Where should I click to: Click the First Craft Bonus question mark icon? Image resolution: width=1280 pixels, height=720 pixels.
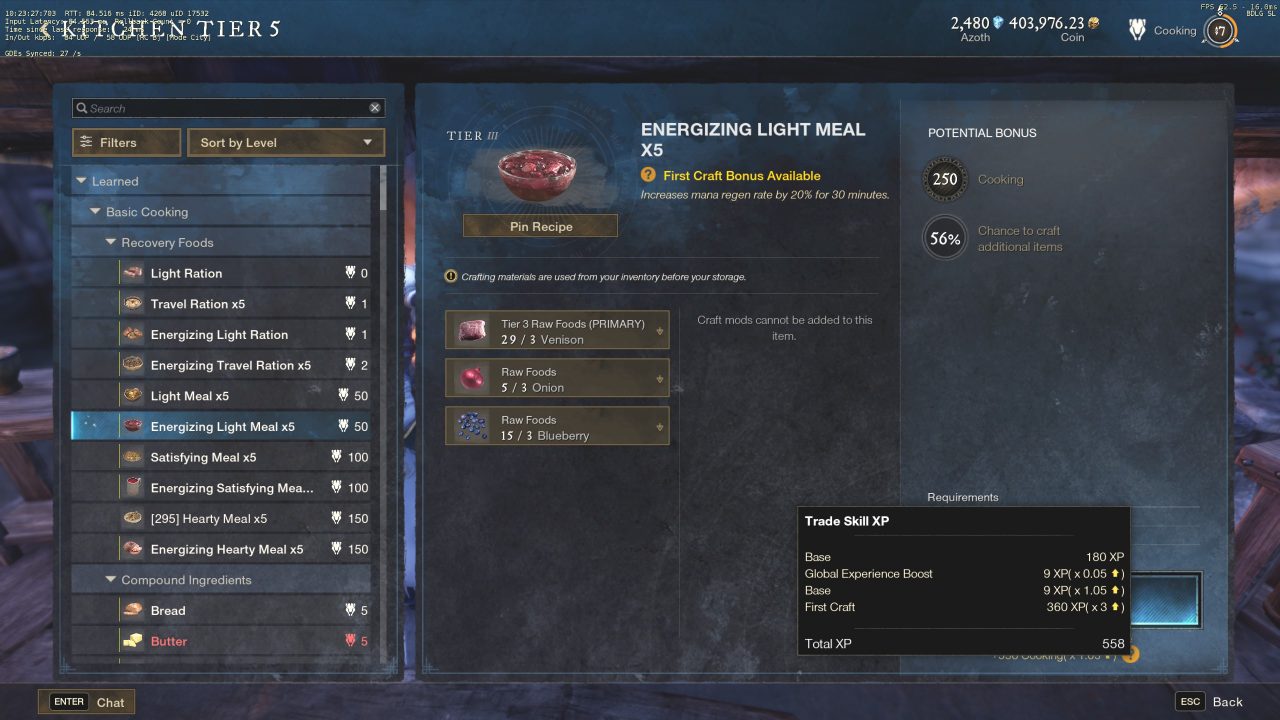pos(647,175)
